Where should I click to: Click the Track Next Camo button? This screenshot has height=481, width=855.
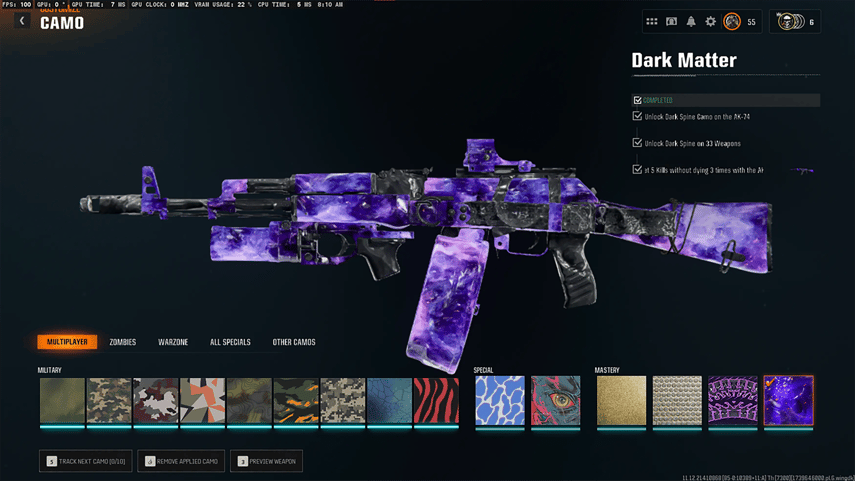tap(86, 461)
